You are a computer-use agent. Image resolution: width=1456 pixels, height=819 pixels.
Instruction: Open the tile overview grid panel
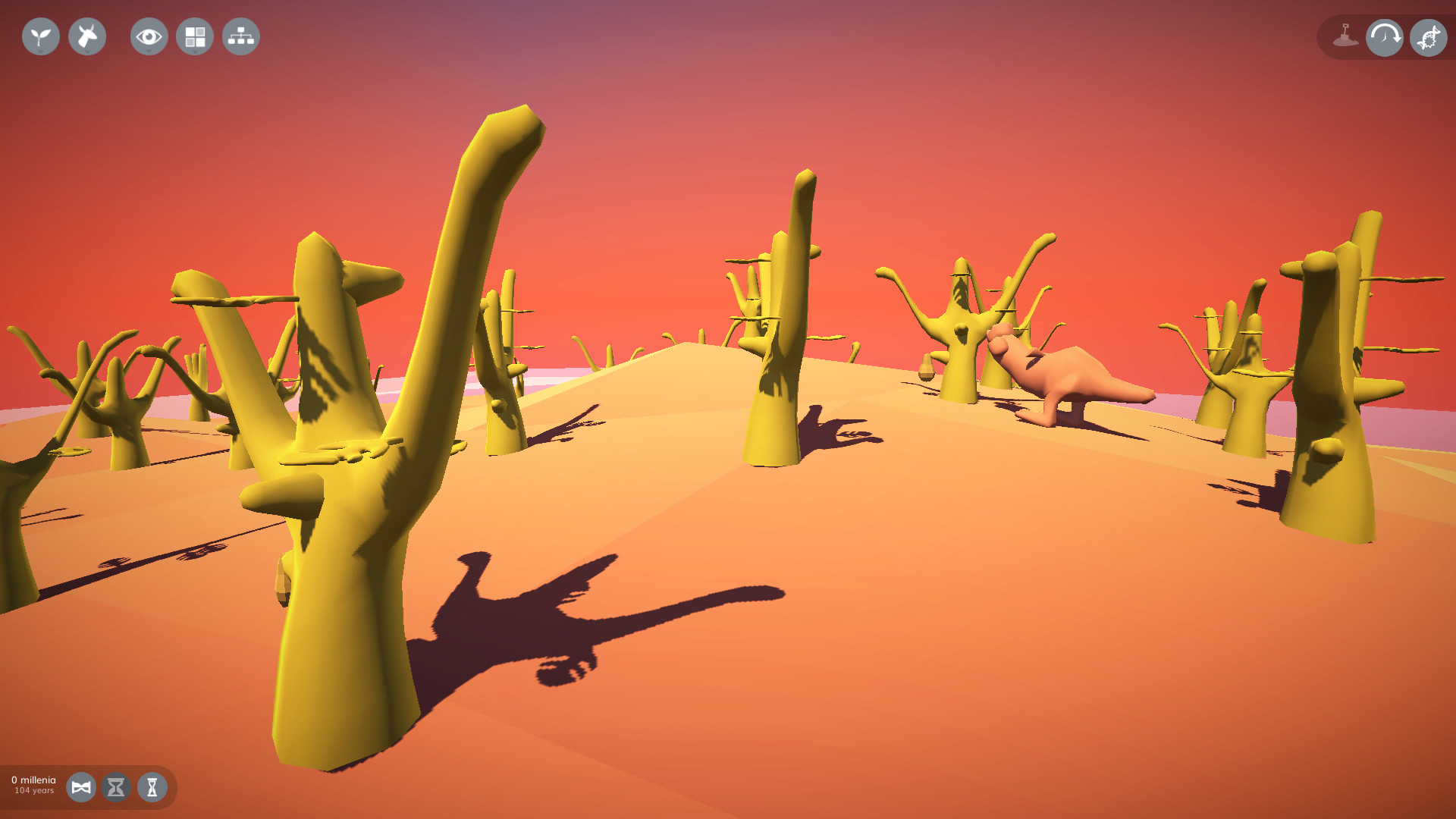(194, 35)
